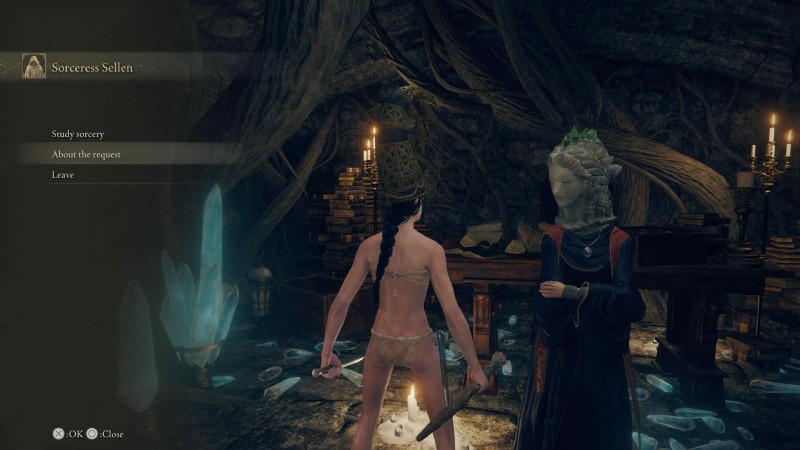The height and width of the screenshot is (450, 800).
Task: Pick the Leave dialogue option
Action: 63,176
